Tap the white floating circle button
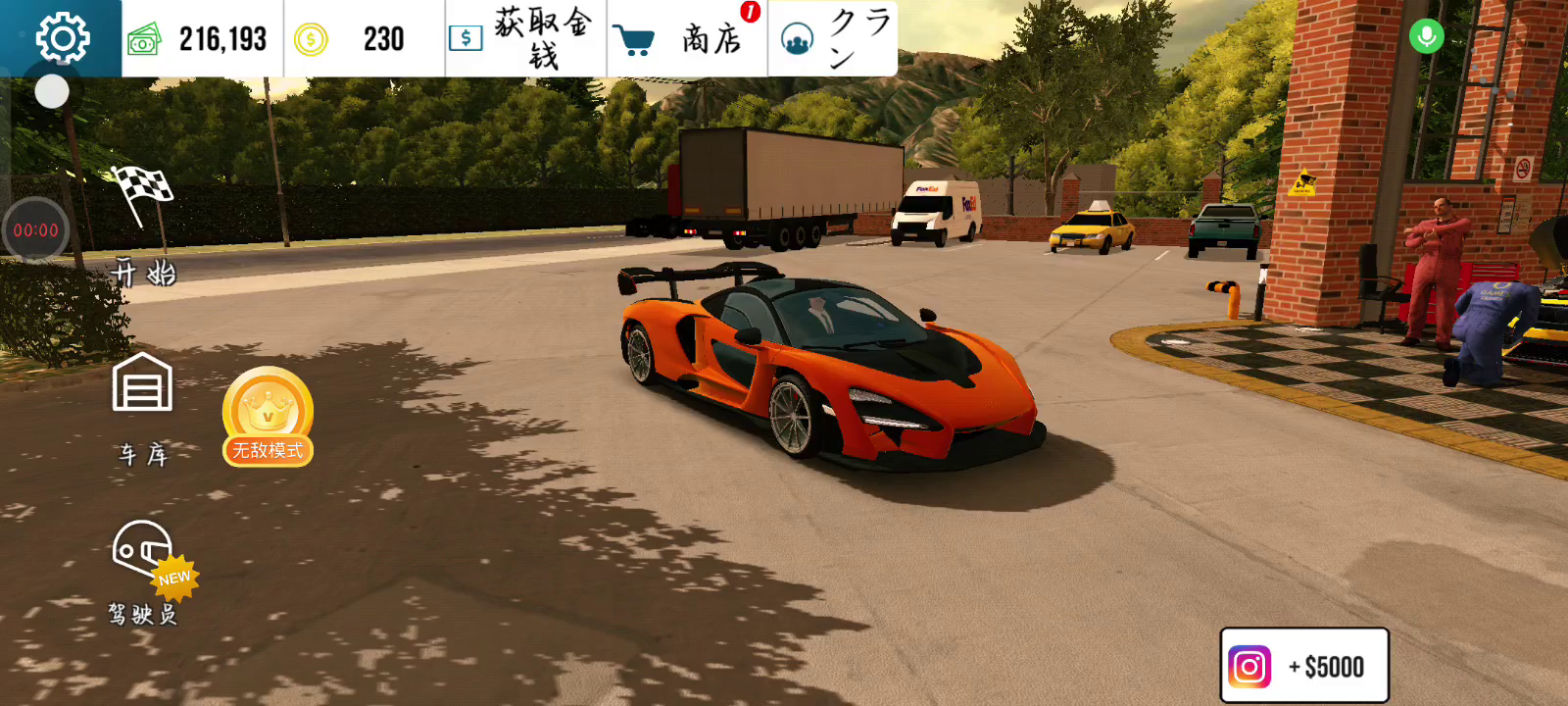1568x706 pixels. [52, 92]
